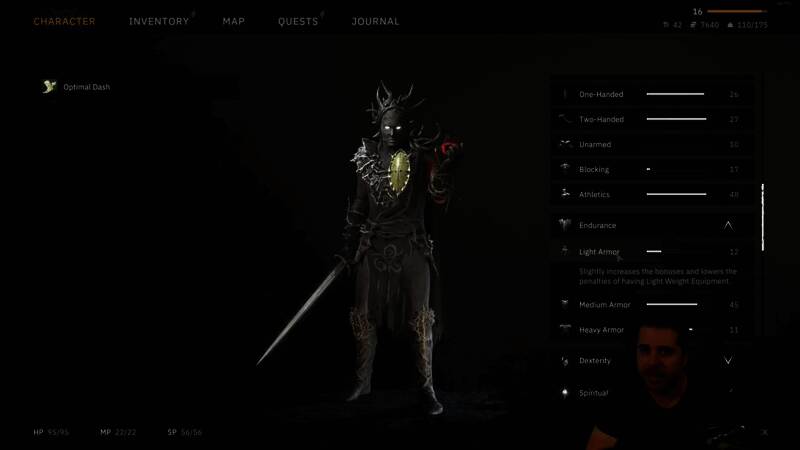Image resolution: width=800 pixels, height=450 pixels.
Task: Select the Light Armor skill
Action: coord(650,252)
